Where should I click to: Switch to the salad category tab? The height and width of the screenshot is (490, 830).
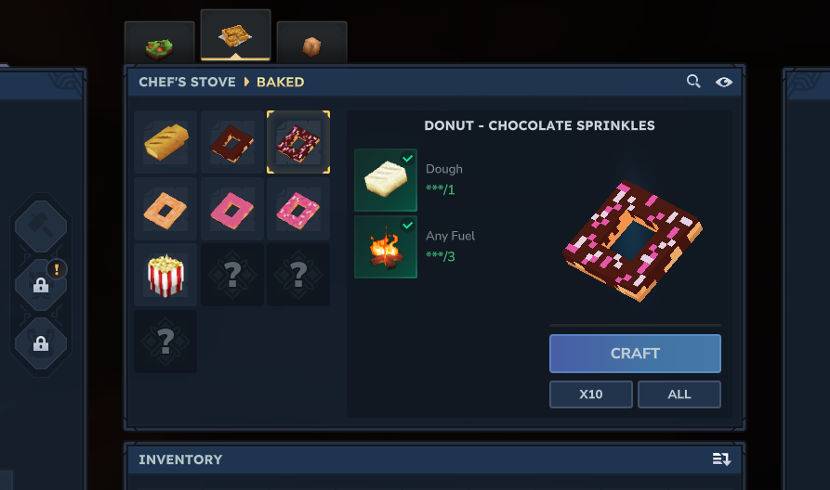(159, 46)
